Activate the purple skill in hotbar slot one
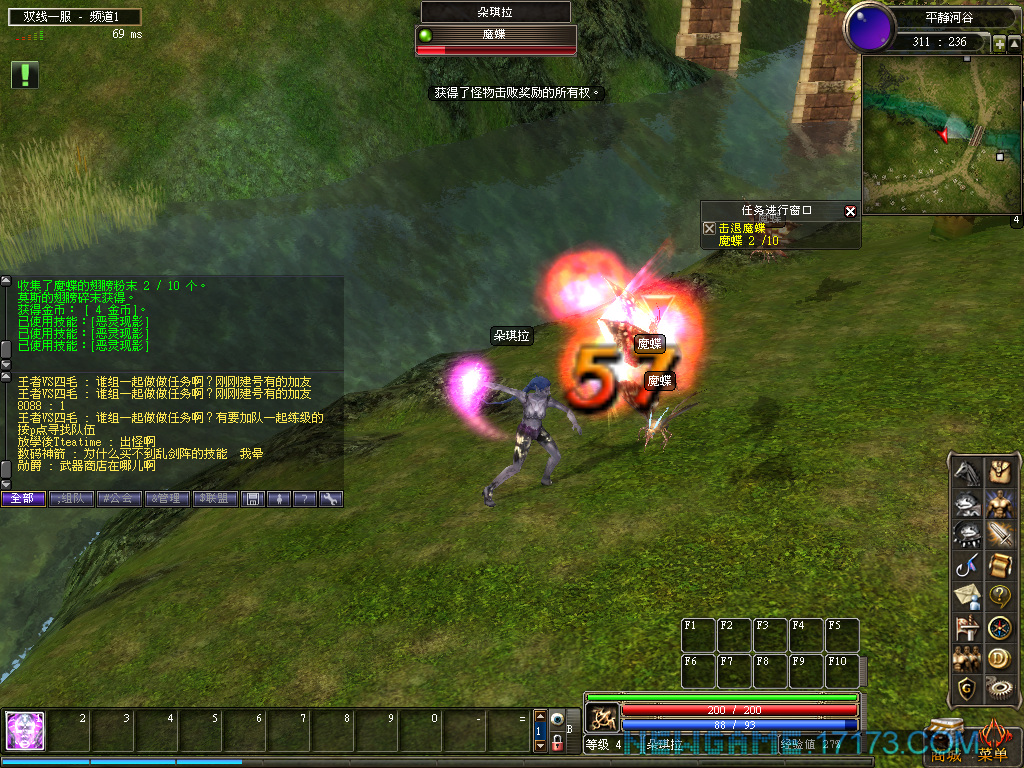1024x768 pixels. pyautogui.click(x=25, y=731)
